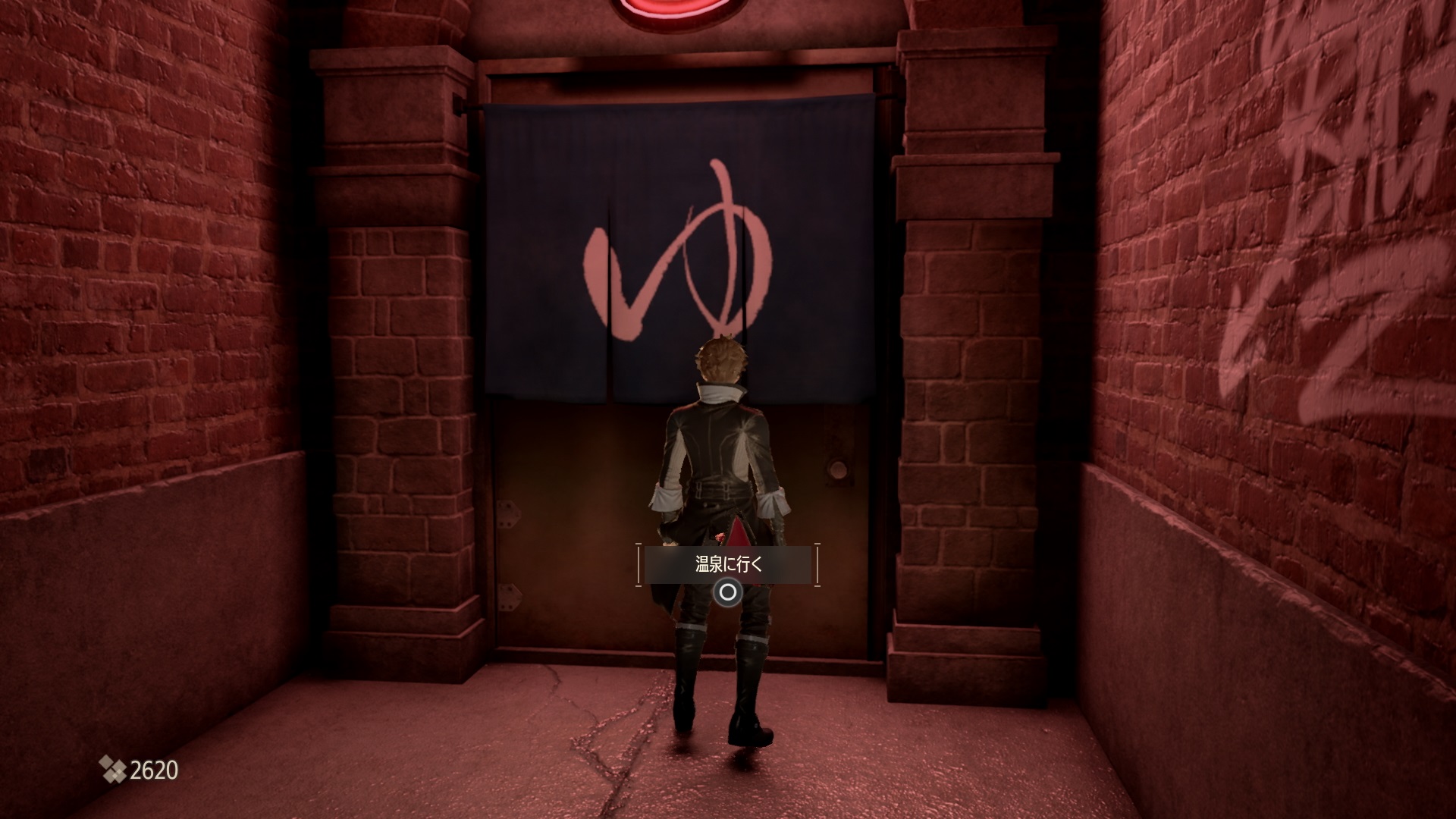
Task: Click the left bracket of the prompt frame
Action: [x=639, y=563]
